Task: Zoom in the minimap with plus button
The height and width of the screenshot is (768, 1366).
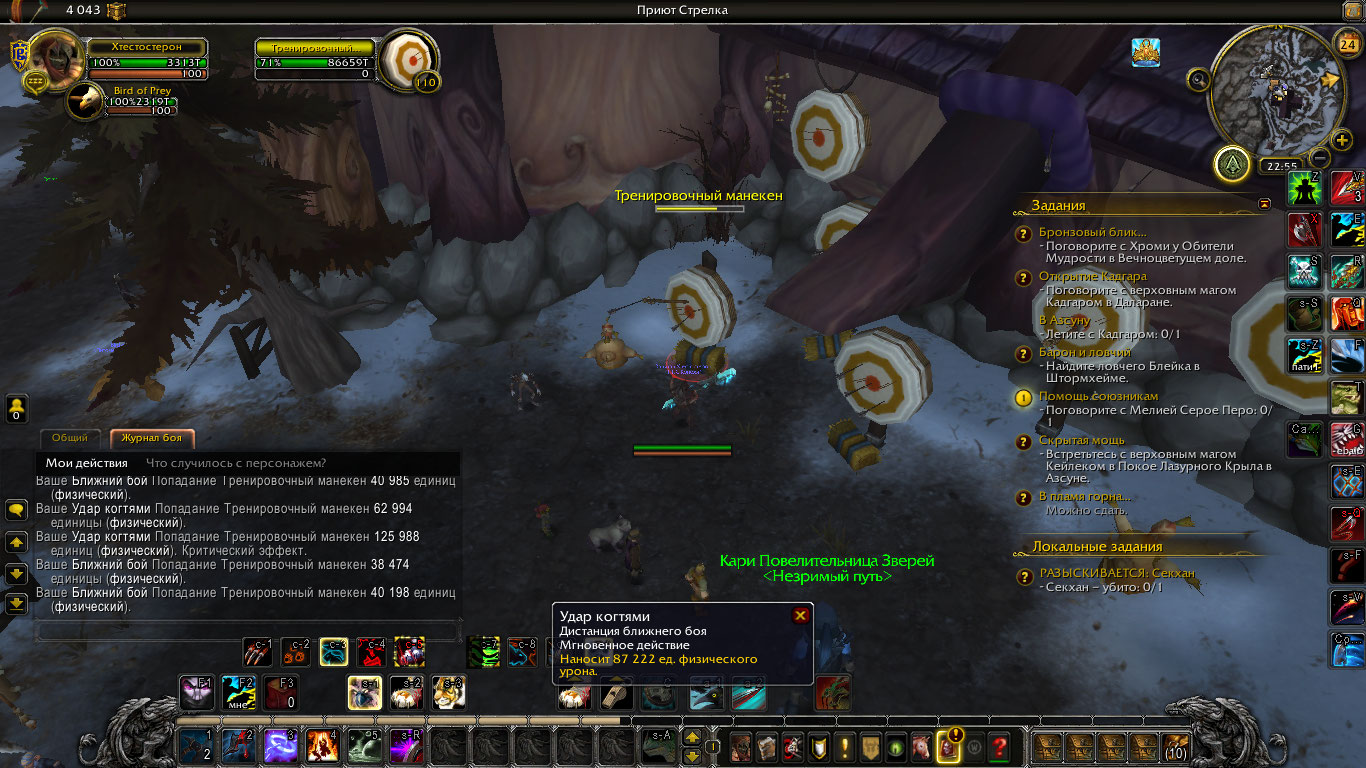Action: pyautogui.click(x=1342, y=140)
